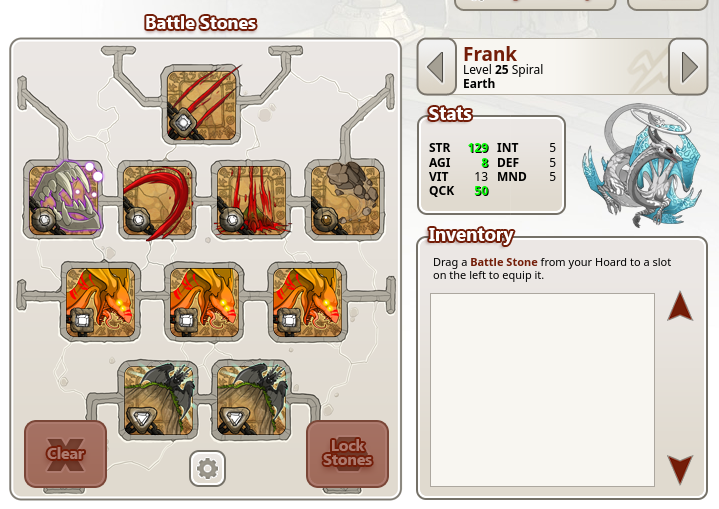The width and height of the screenshot is (719, 509).
Task: Show the inventory's up arrow
Action: [680, 306]
